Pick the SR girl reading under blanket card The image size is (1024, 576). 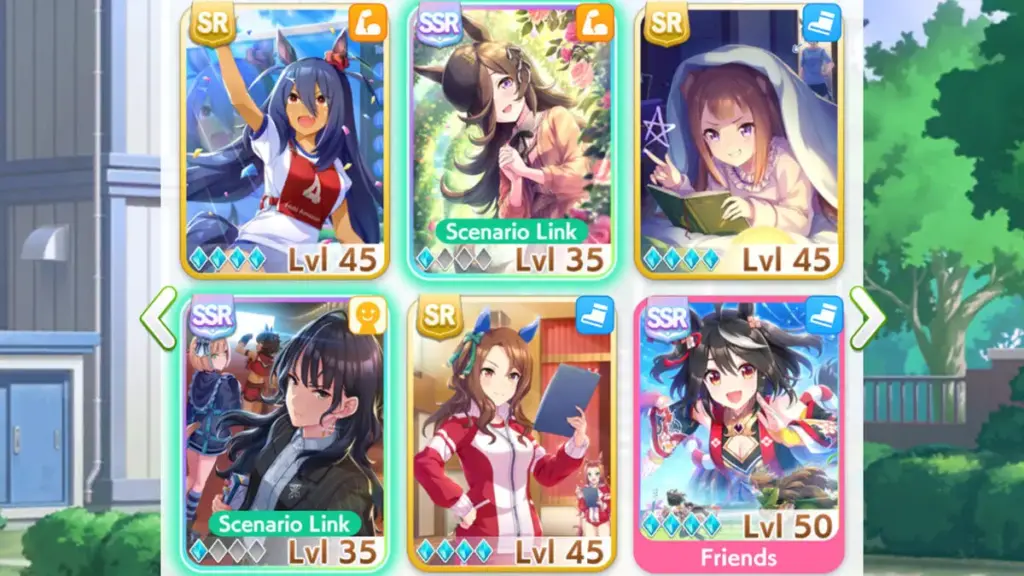tap(740, 140)
